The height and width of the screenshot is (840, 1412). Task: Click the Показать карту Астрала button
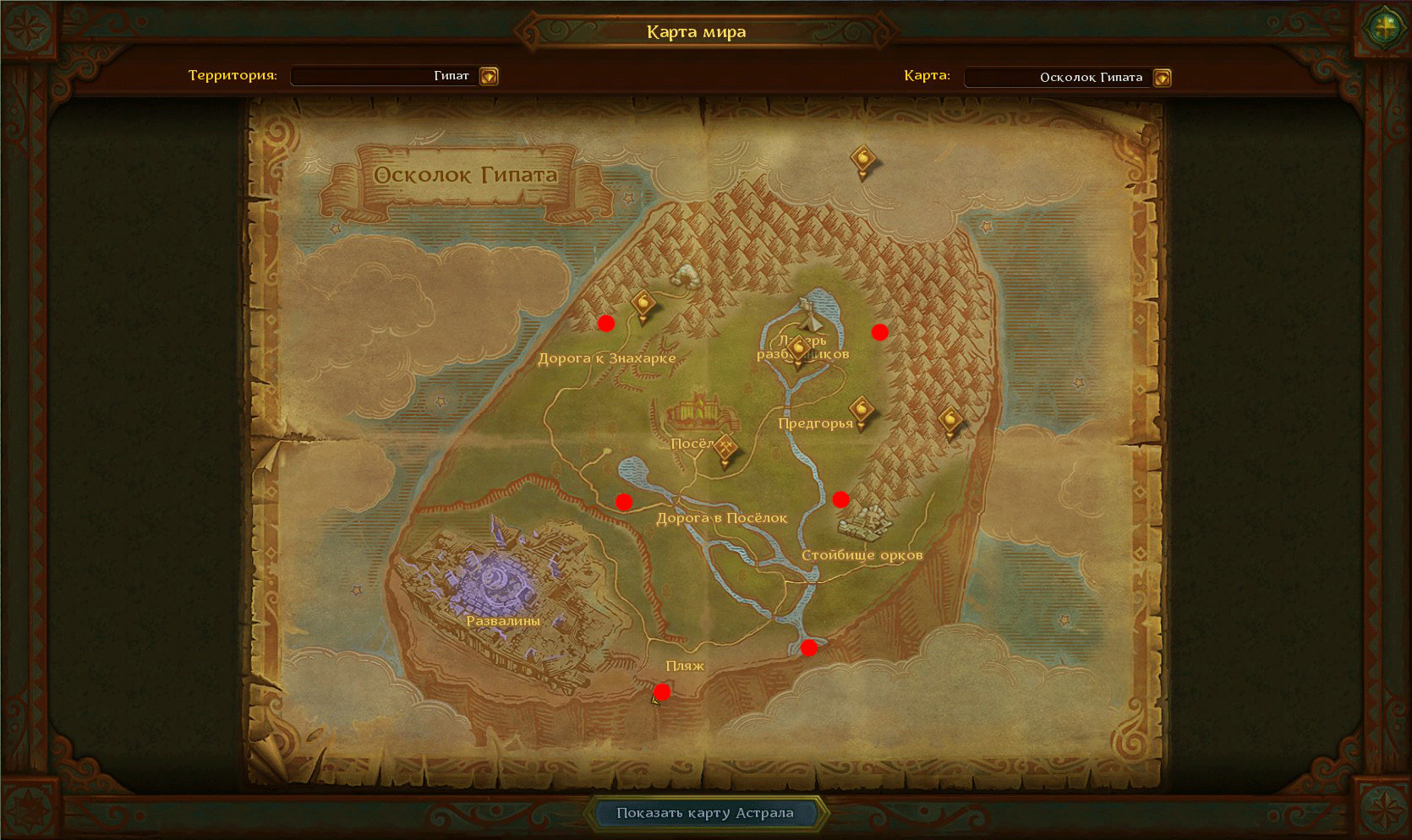coord(704,813)
